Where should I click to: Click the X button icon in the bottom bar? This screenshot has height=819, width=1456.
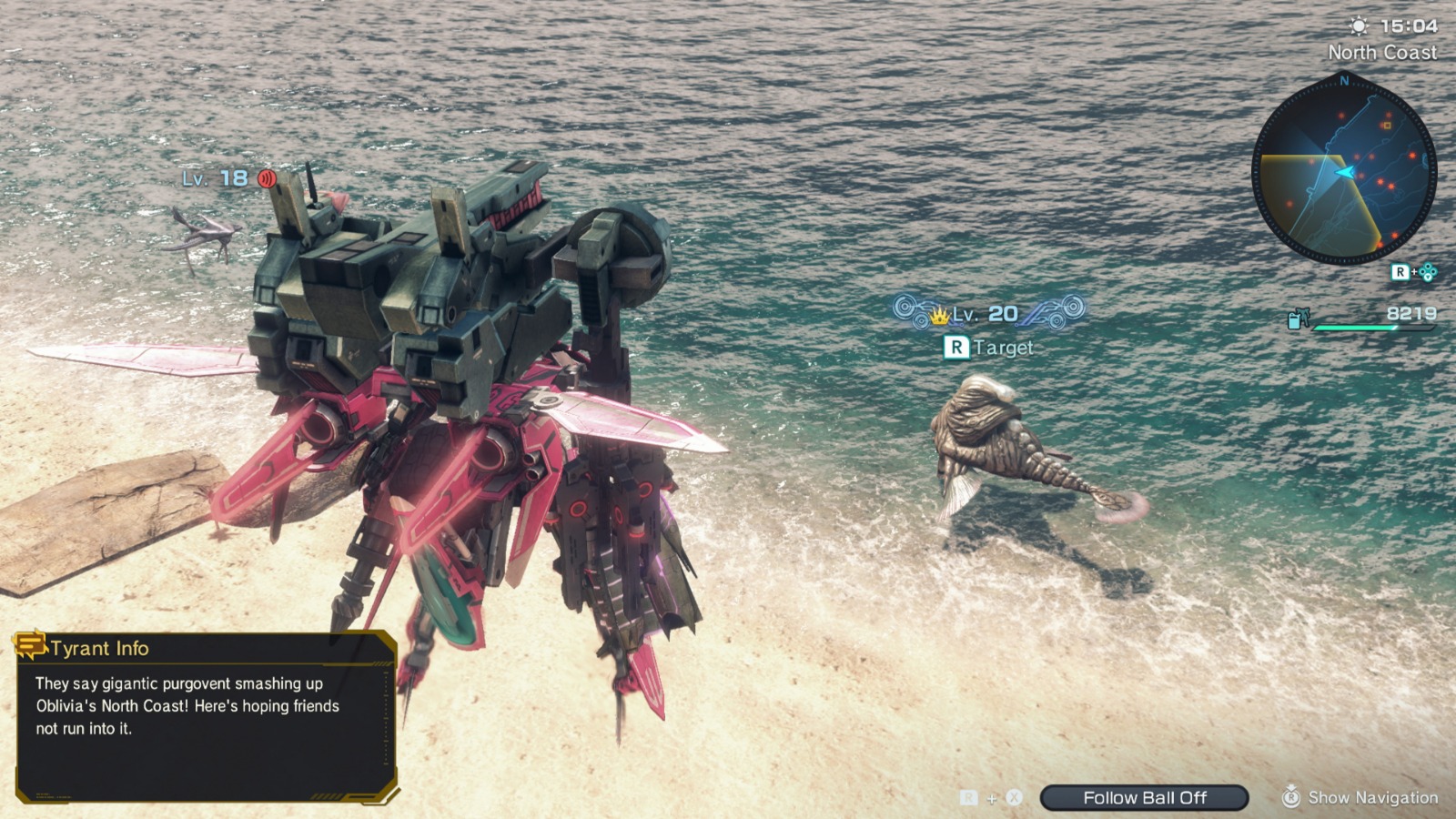pos(1013,798)
